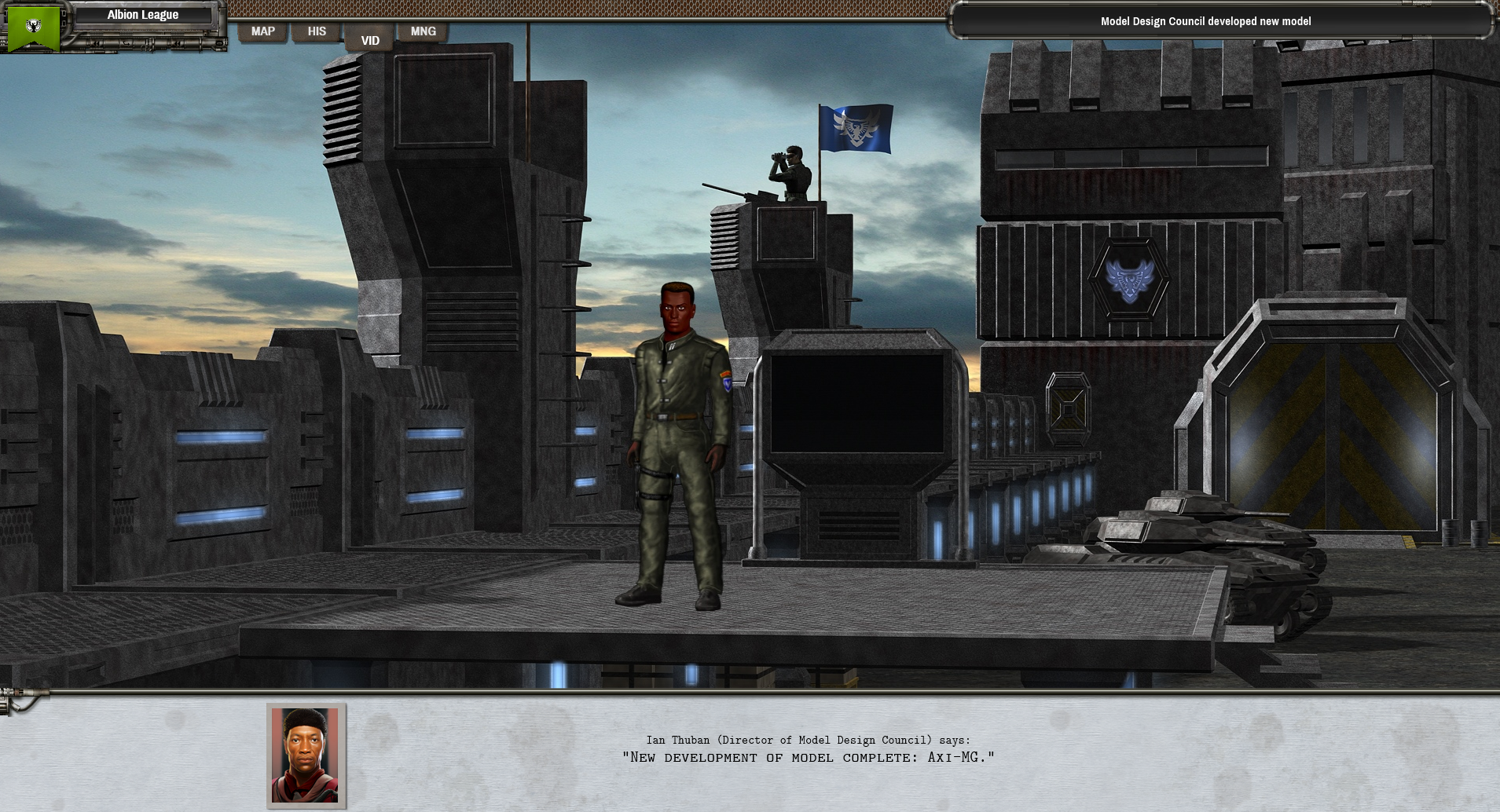Click the blue eagle flag above the watchtower
The width and height of the screenshot is (1500, 812).
(x=856, y=127)
